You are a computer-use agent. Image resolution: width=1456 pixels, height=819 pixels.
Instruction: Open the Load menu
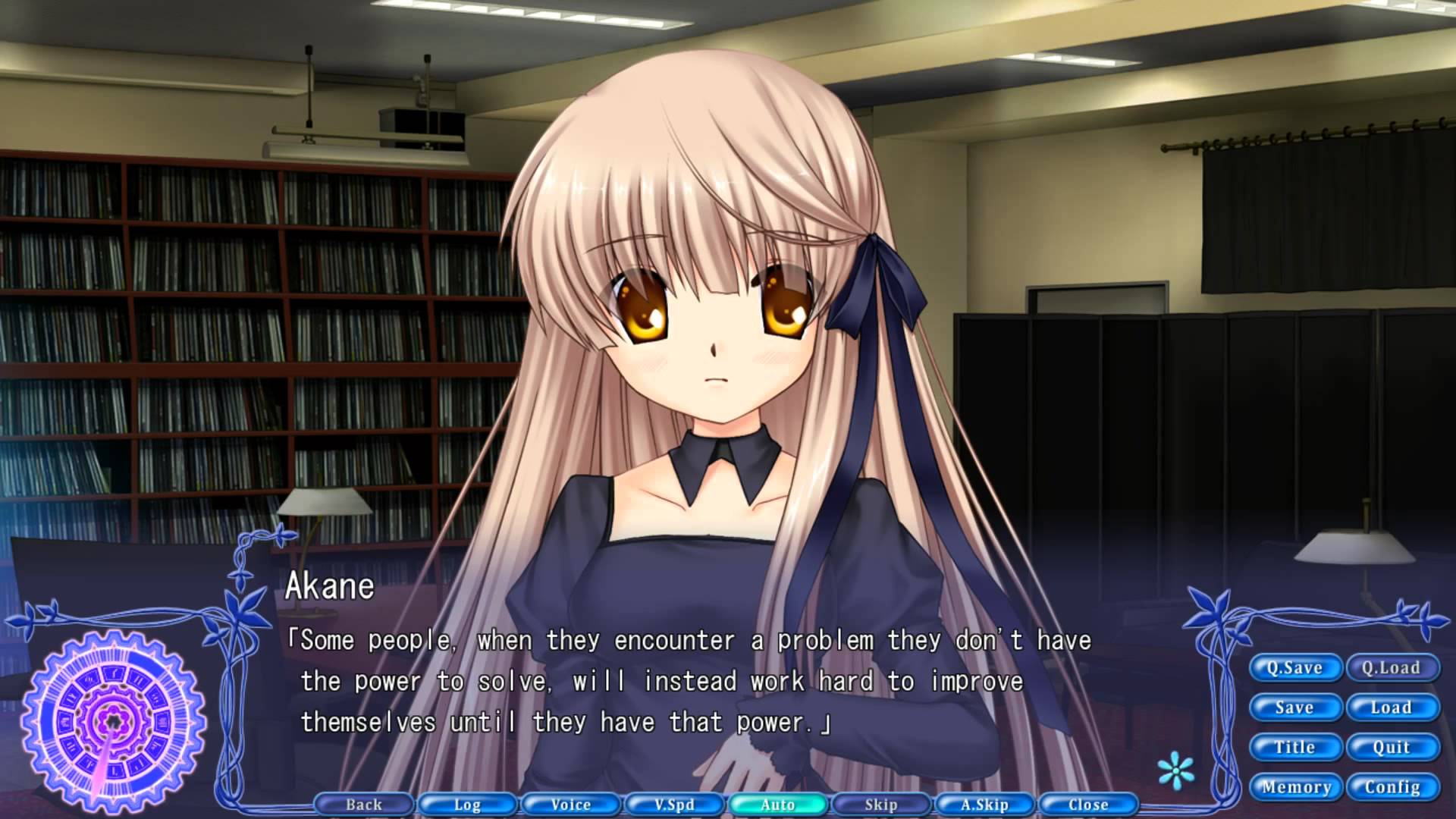coord(1392,708)
